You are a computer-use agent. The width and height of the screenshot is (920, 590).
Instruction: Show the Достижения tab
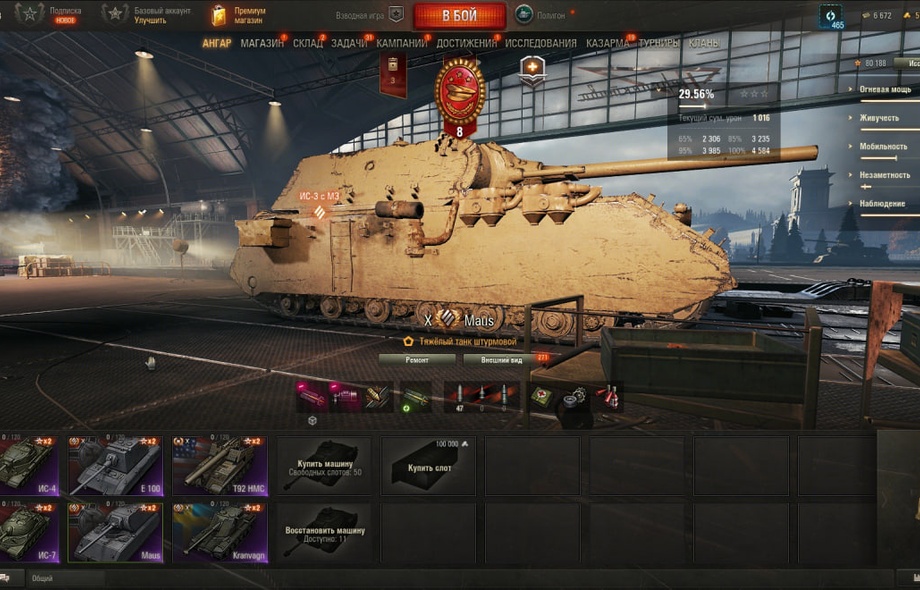(466, 44)
